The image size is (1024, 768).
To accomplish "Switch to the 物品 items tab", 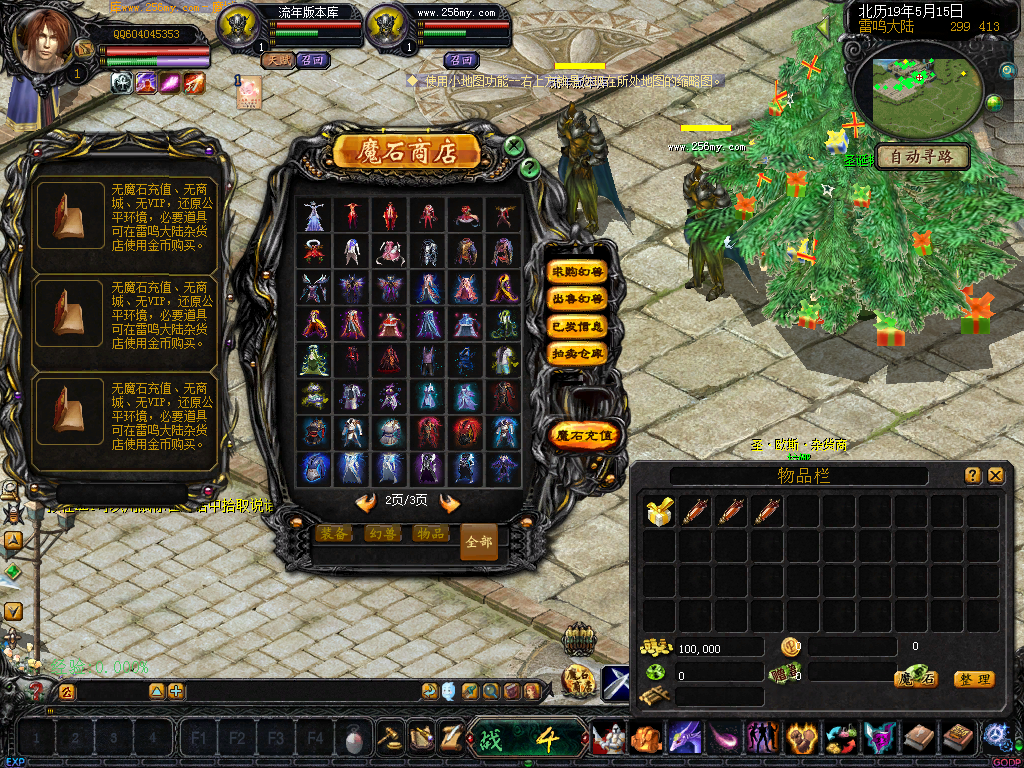I will (x=431, y=534).
